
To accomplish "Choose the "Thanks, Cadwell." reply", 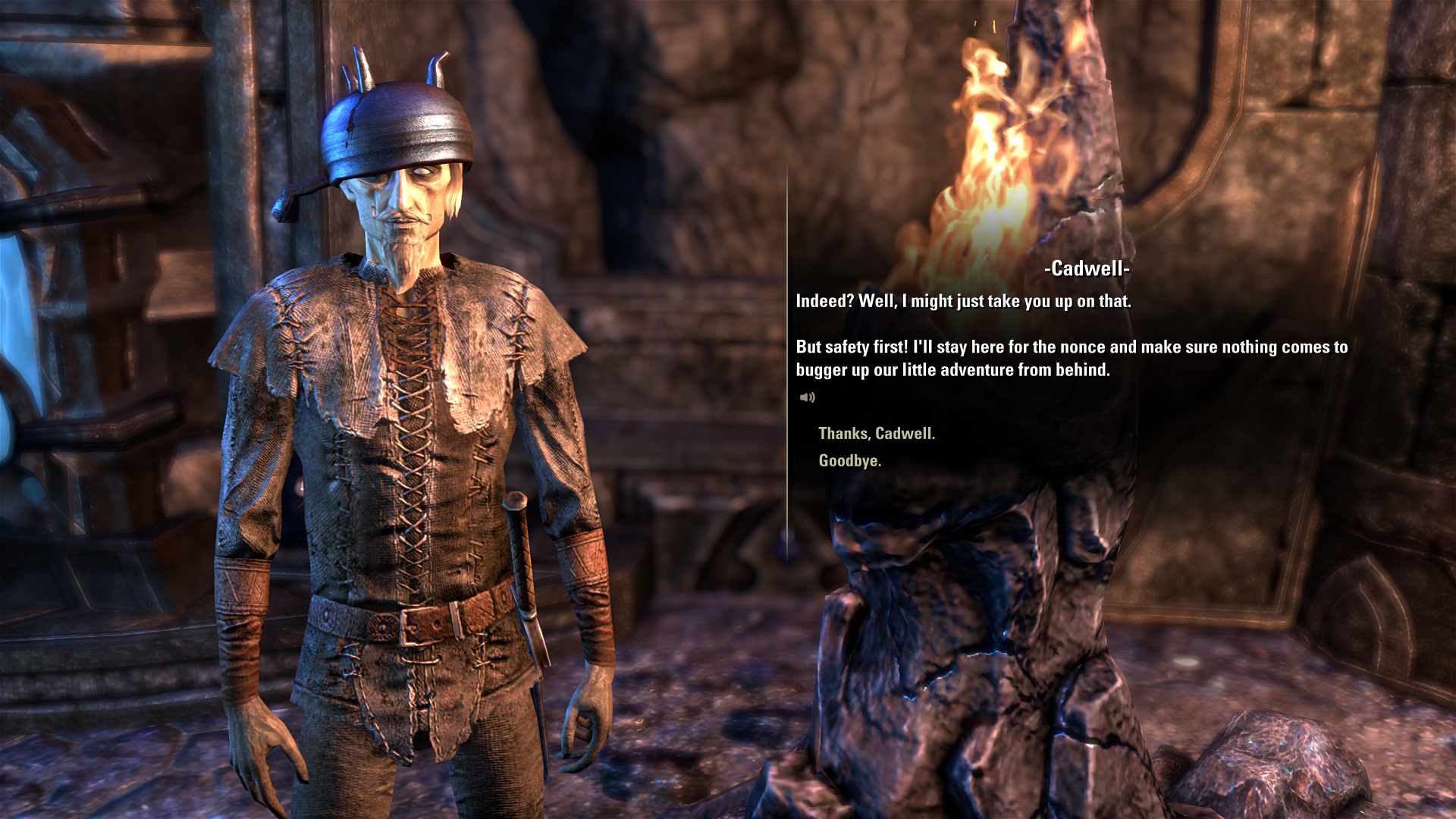I will click(x=876, y=434).
